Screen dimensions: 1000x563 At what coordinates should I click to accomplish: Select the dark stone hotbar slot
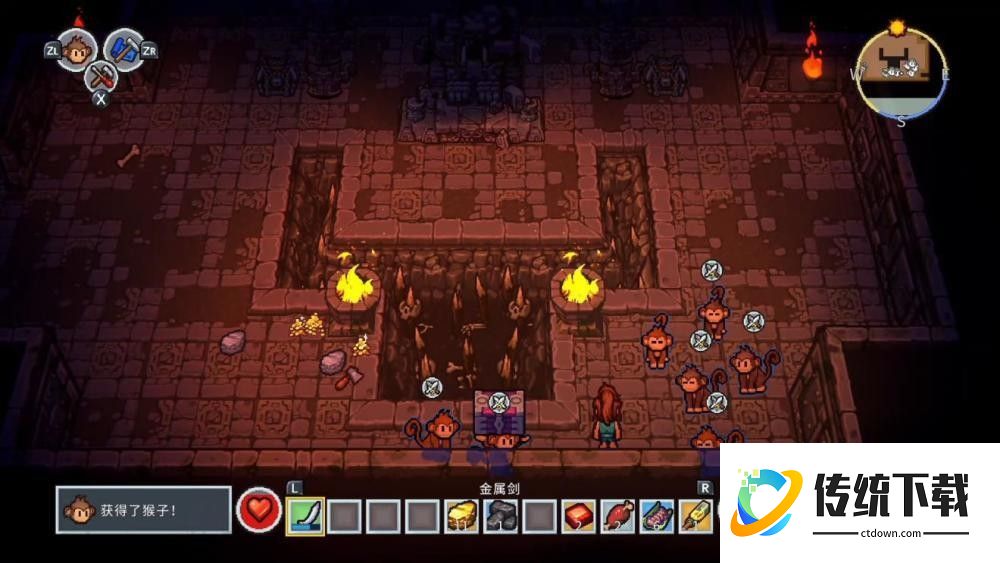(500, 516)
